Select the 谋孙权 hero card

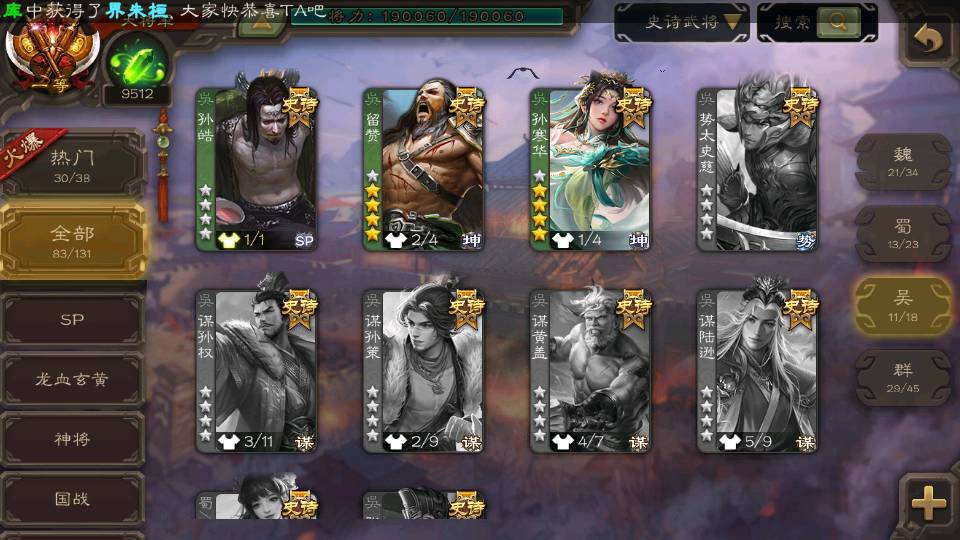pyautogui.click(x=256, y=371)
